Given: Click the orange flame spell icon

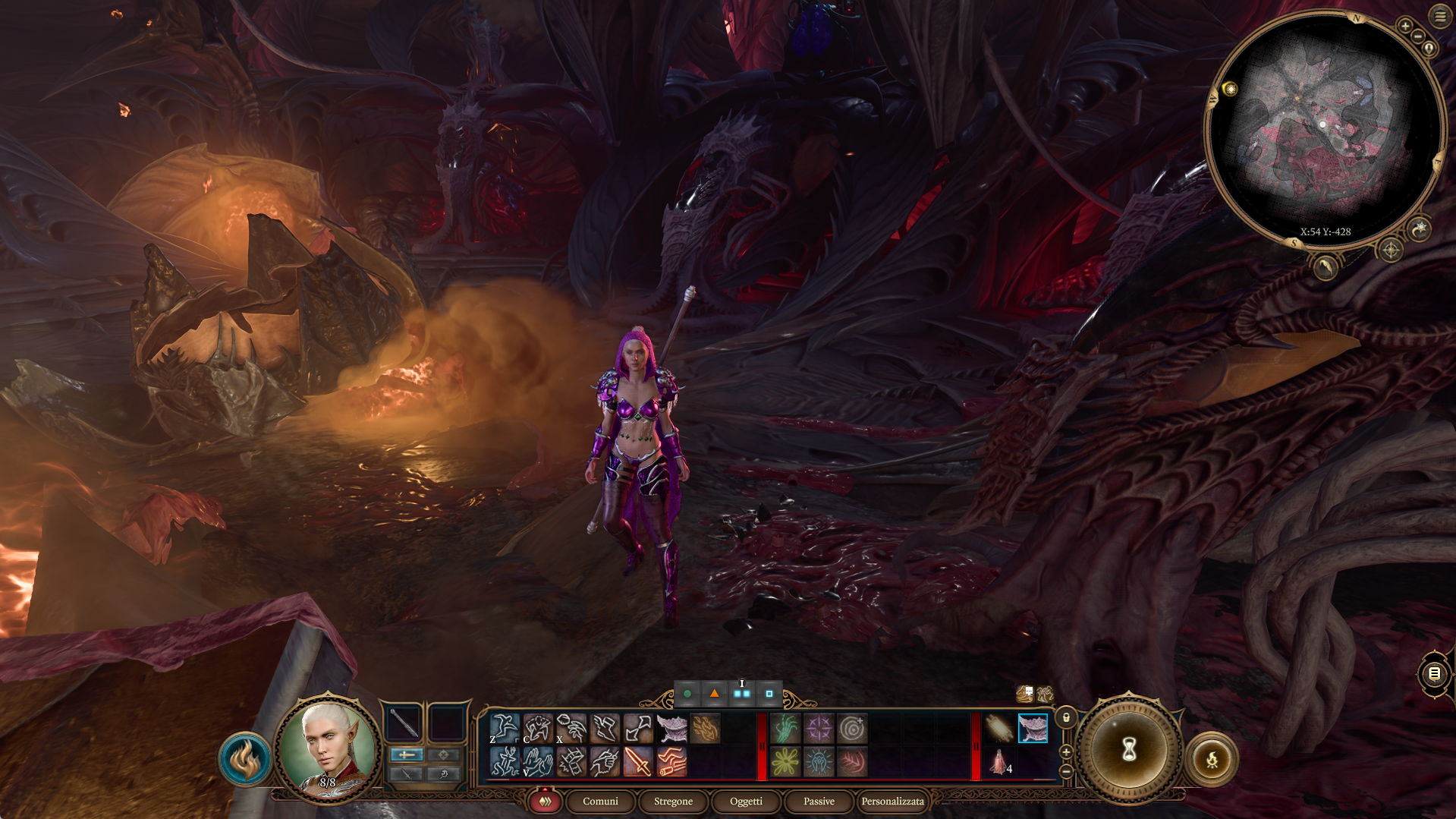Looking at the screenshot, I should 705,728.
